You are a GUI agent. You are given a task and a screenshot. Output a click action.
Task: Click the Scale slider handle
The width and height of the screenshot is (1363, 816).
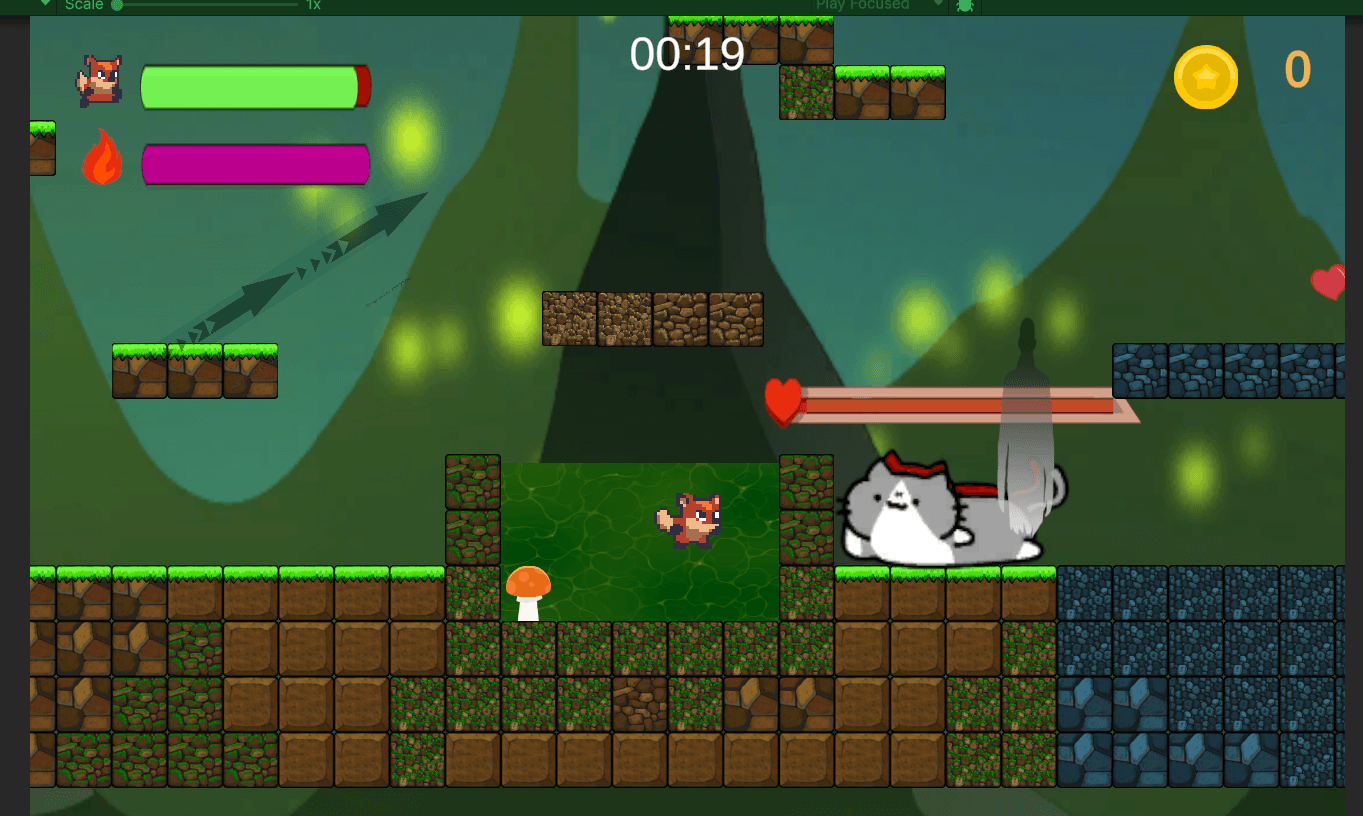click(117, 5)
